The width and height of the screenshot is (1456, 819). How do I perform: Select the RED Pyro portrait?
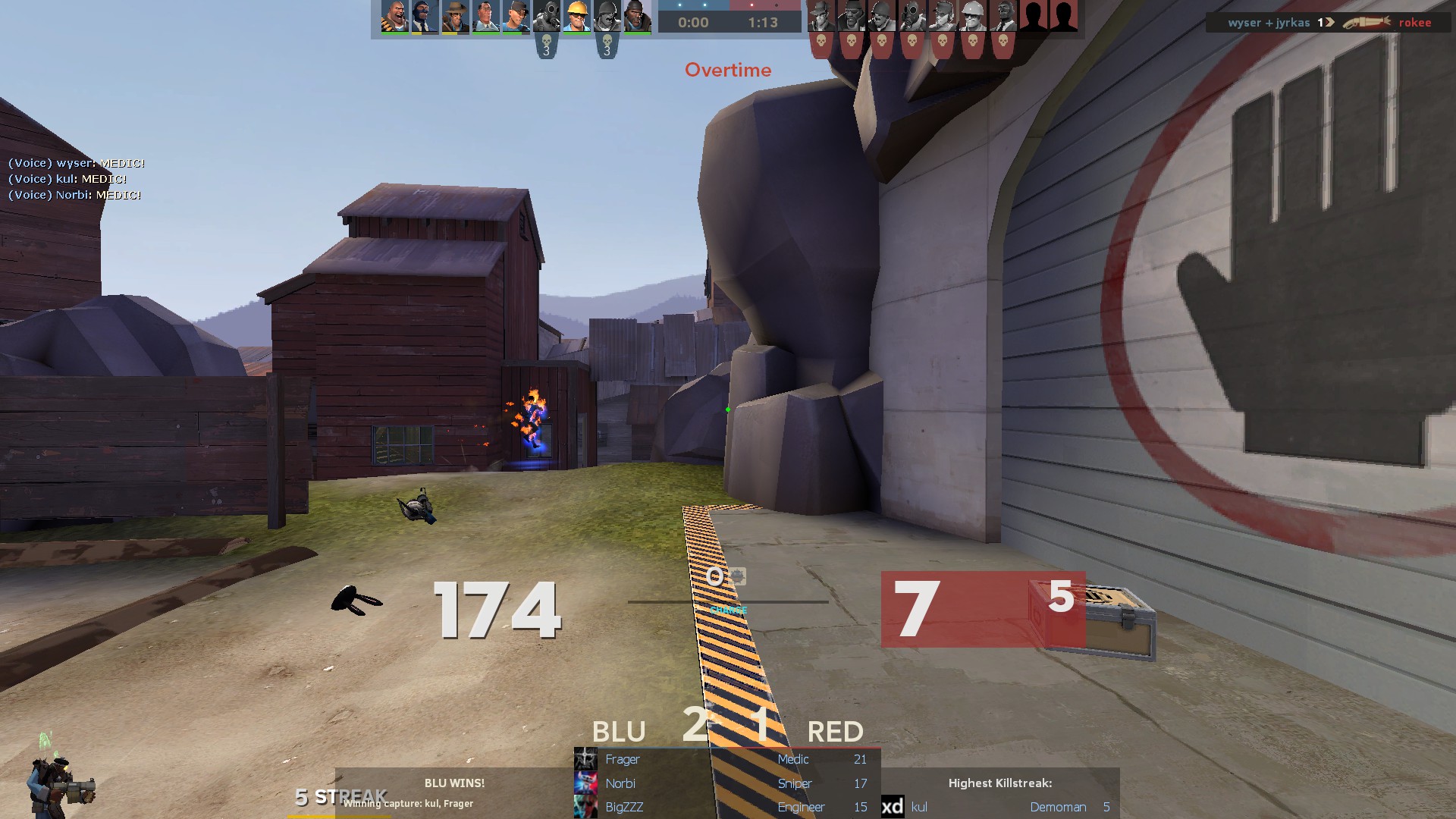tap(912, 17)
